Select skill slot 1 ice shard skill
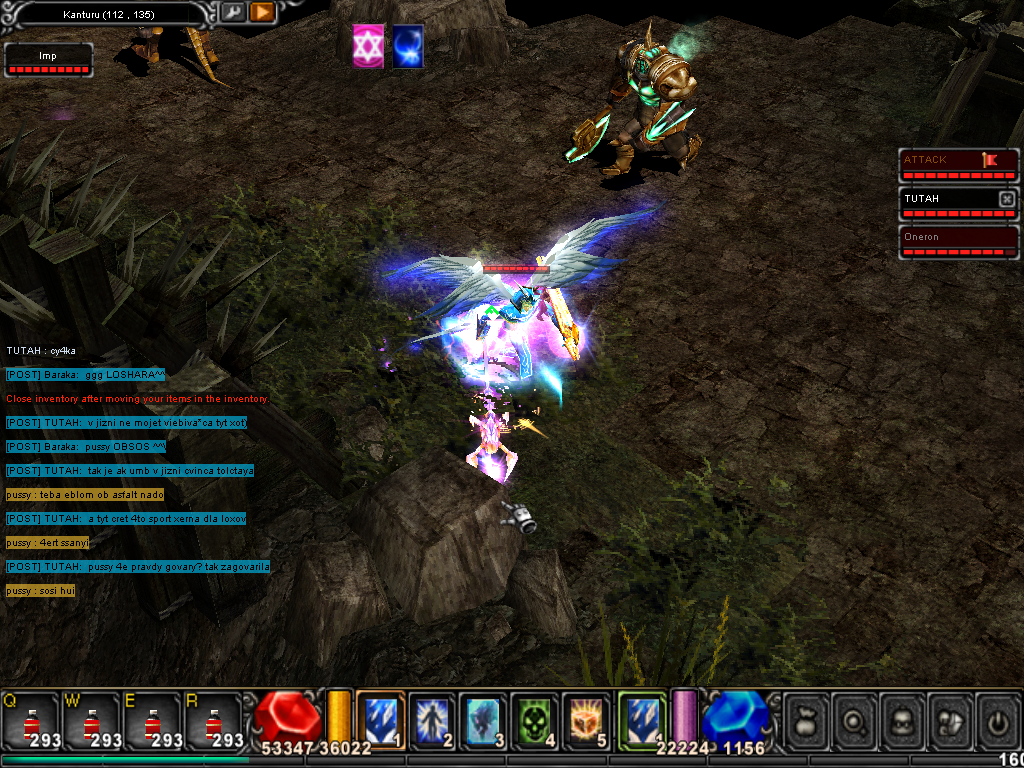1024x768 pixels. click(380, 719)
